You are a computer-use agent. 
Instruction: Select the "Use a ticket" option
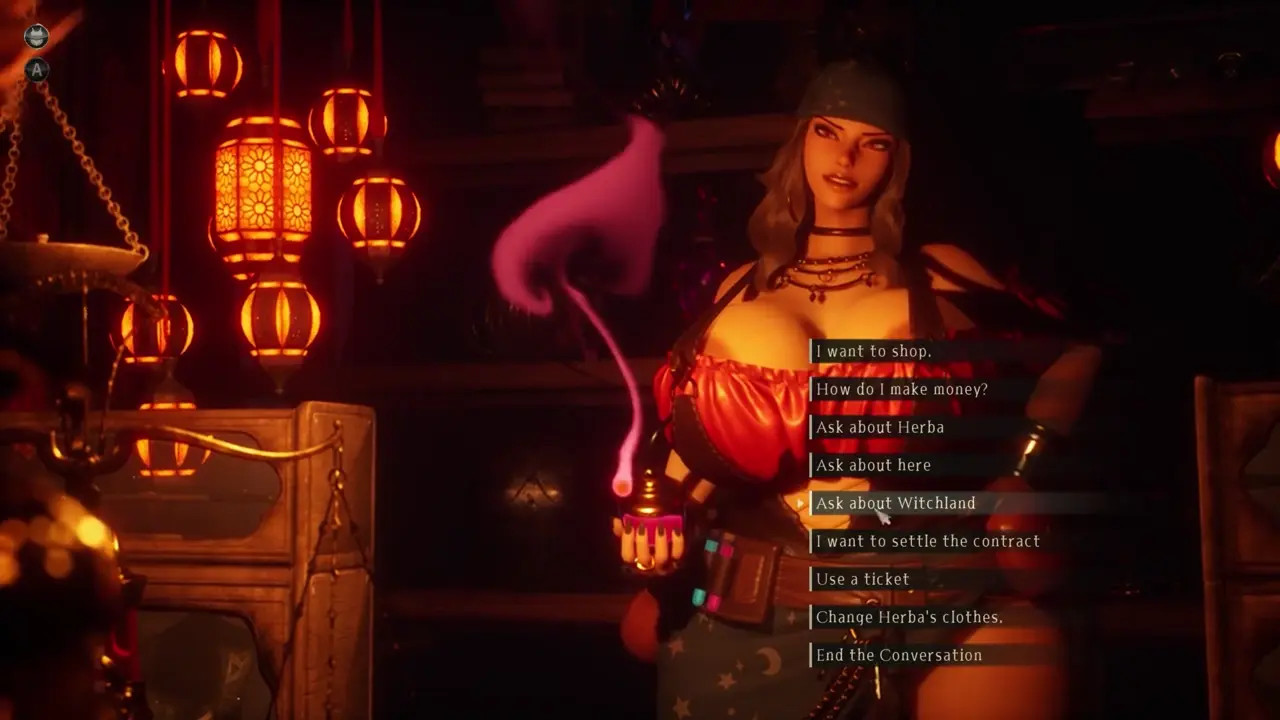click(x=862, y=579)
